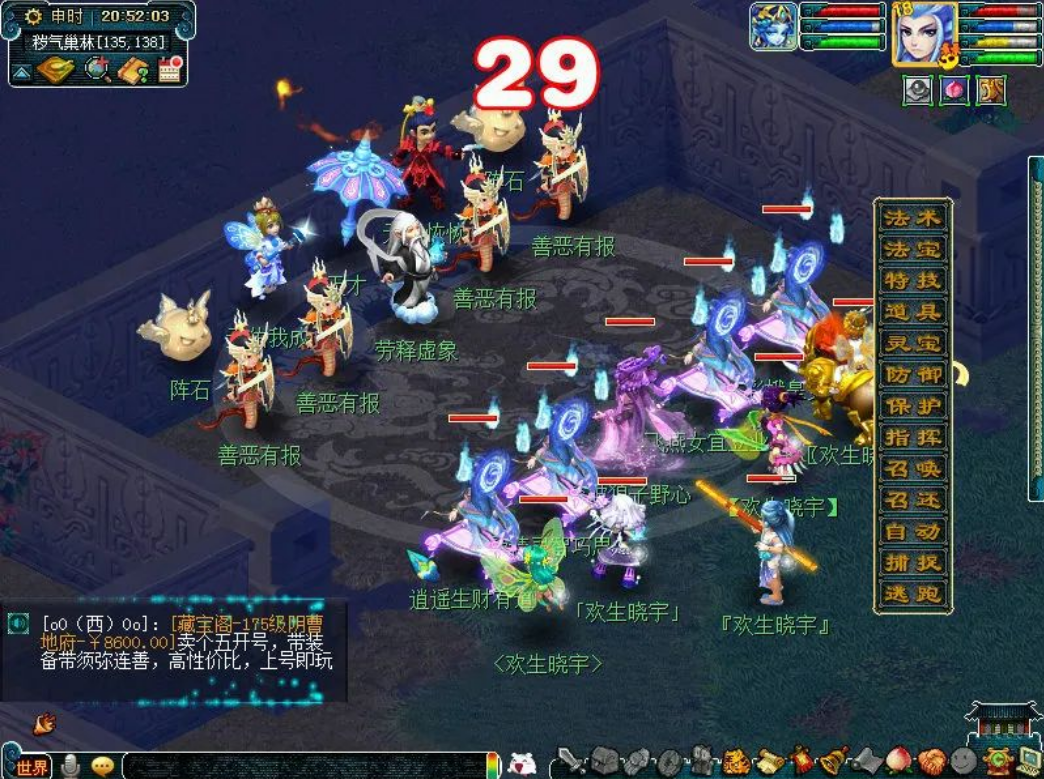Open the calendar activity icon
Image resolution: width=1044 pixels, height=779 pixels.
pos(169,69)
